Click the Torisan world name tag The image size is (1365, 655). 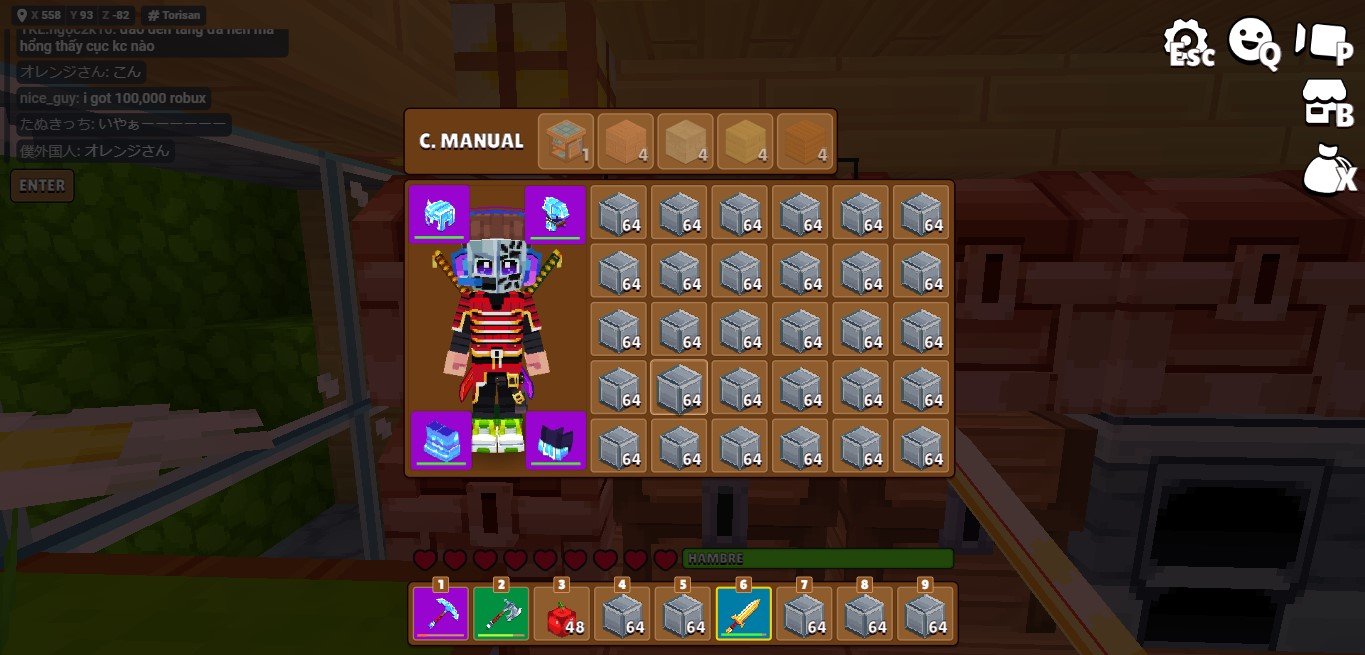(175, 15)
